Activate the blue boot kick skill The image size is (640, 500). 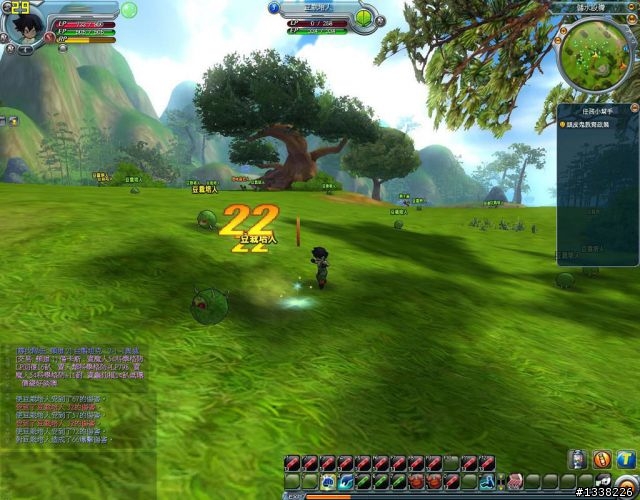(488, 481)
